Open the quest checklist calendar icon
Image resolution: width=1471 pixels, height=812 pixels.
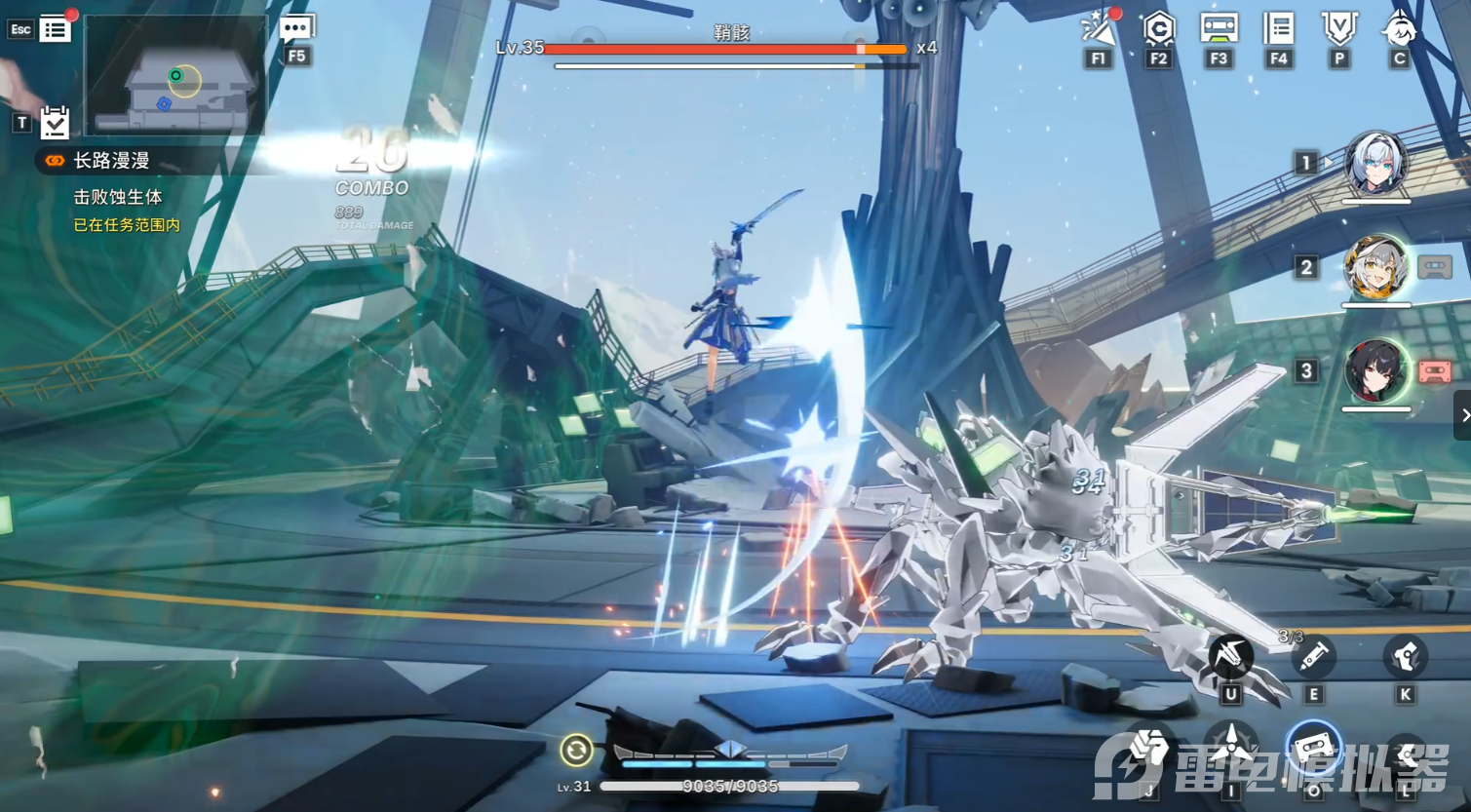click(55, 123)
